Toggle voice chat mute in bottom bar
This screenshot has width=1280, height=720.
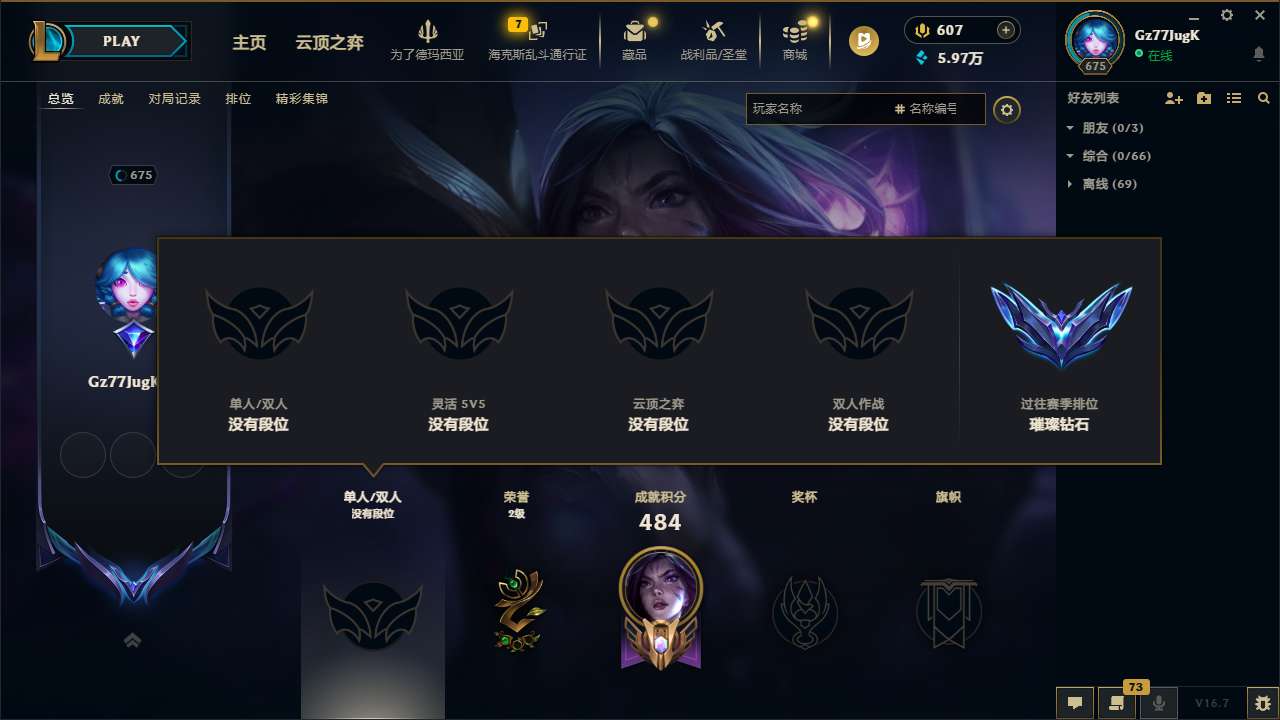[x=1157, y=702]
